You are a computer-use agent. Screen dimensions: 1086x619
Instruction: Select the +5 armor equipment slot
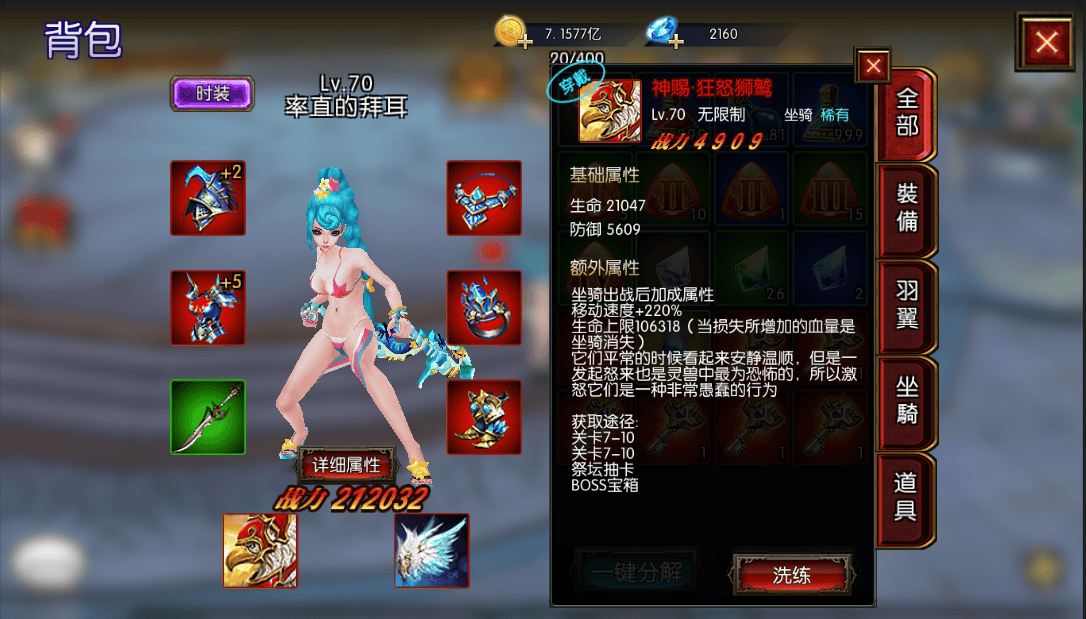point(207,308)
